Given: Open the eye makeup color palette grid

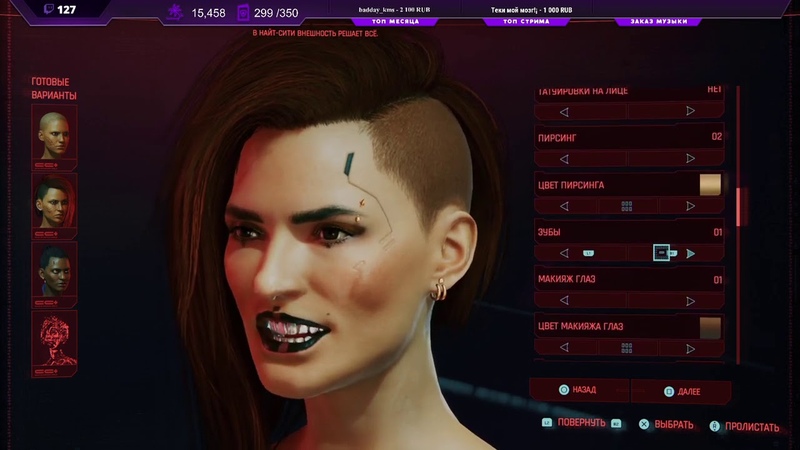Looking at the screenshot, I should click(627, 348).
